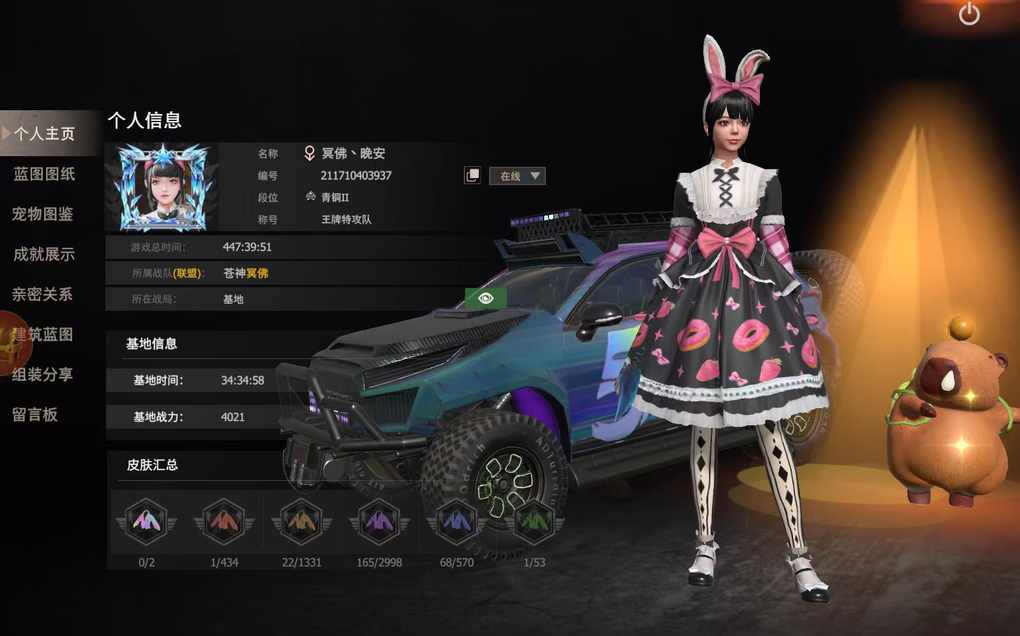Select the green jacket skin icon
The height and width of the screenshot is (636, 1020).
(534, 521)
